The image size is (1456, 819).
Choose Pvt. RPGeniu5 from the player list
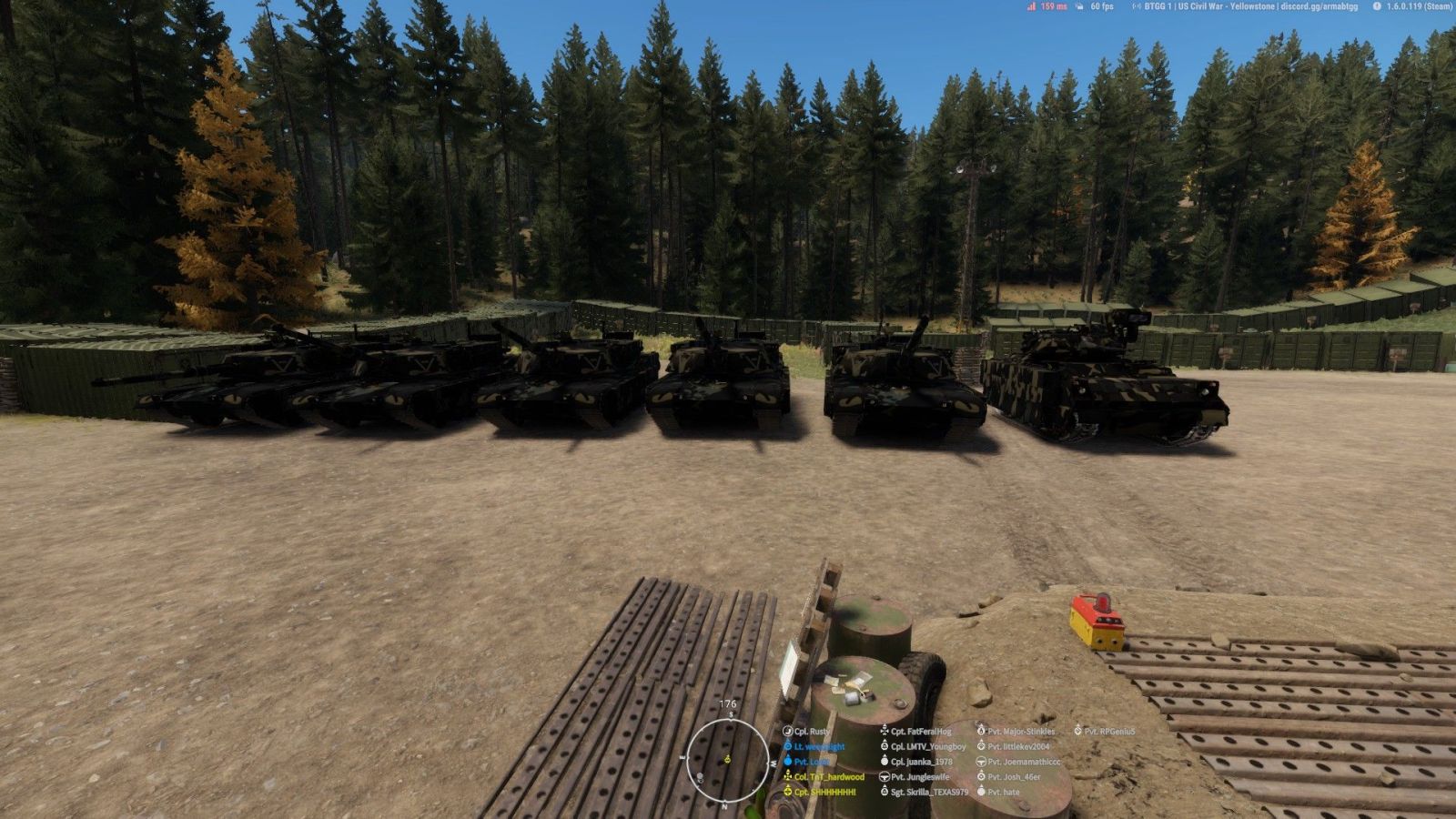(1109, 732)
